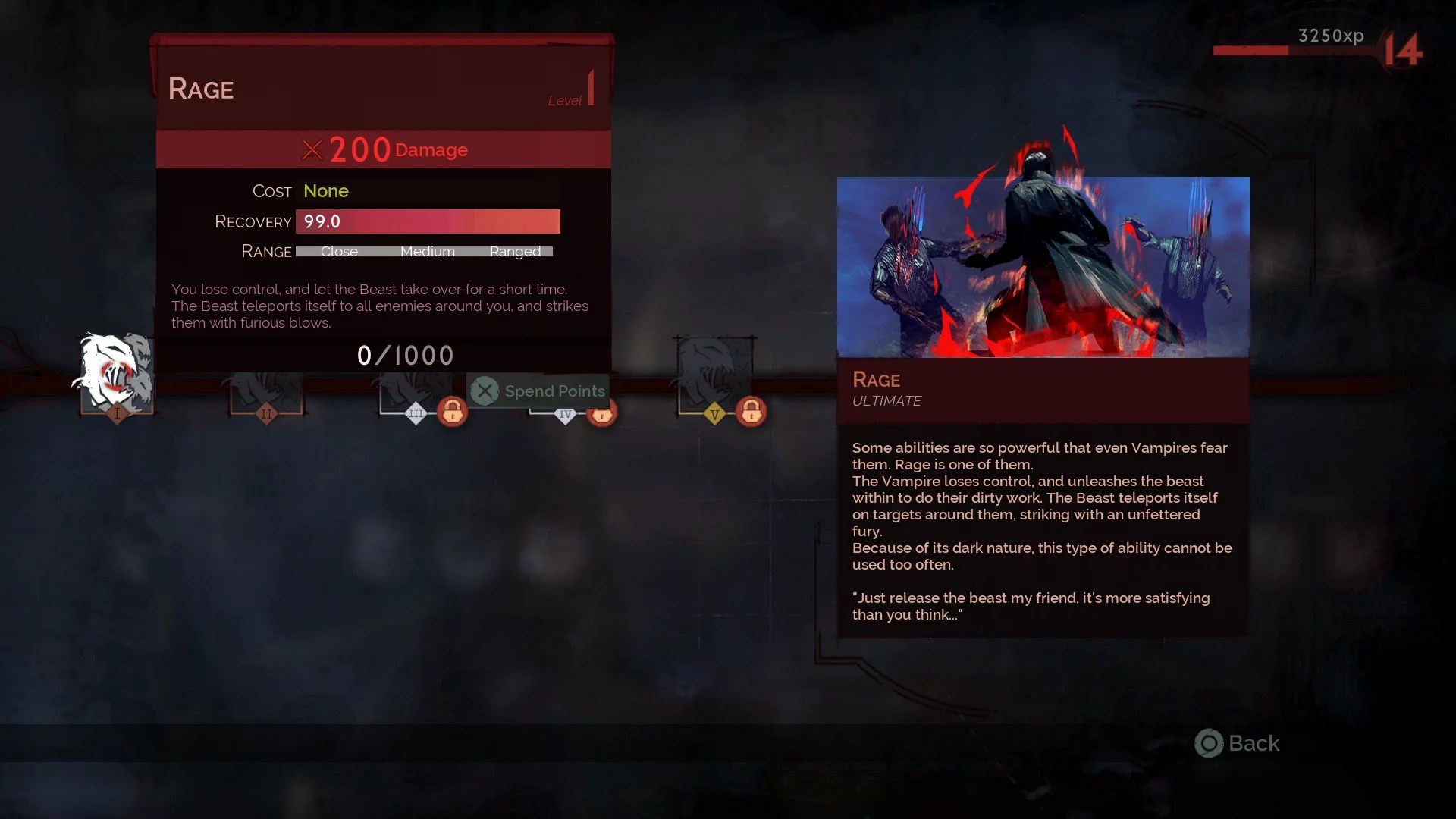The height and width of the screenshot is (819, 1456).
Task: Toggle the locked state of the tier IV ability
Action: [x=603, y=415]
